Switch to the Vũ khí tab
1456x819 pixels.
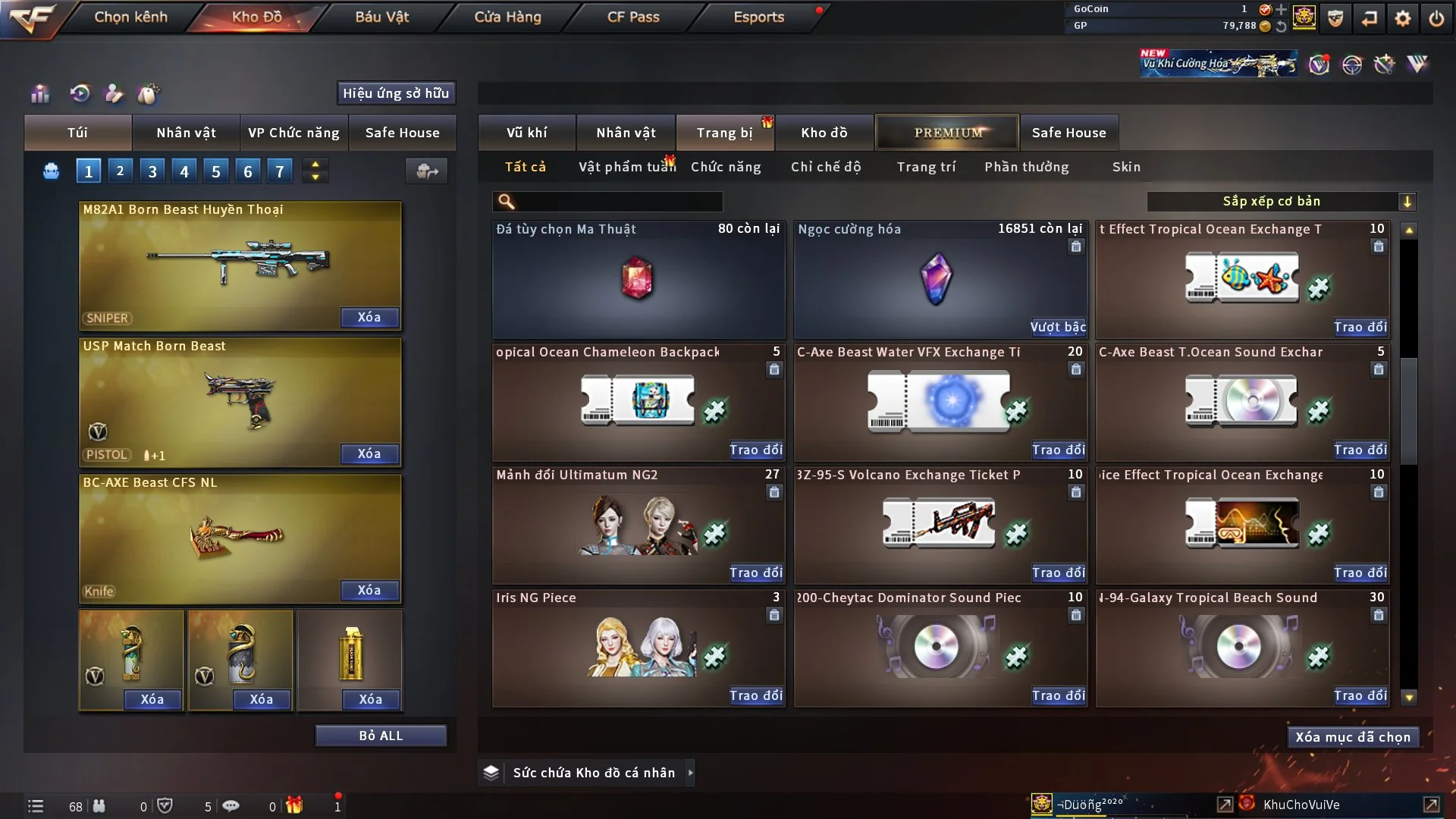526,133
